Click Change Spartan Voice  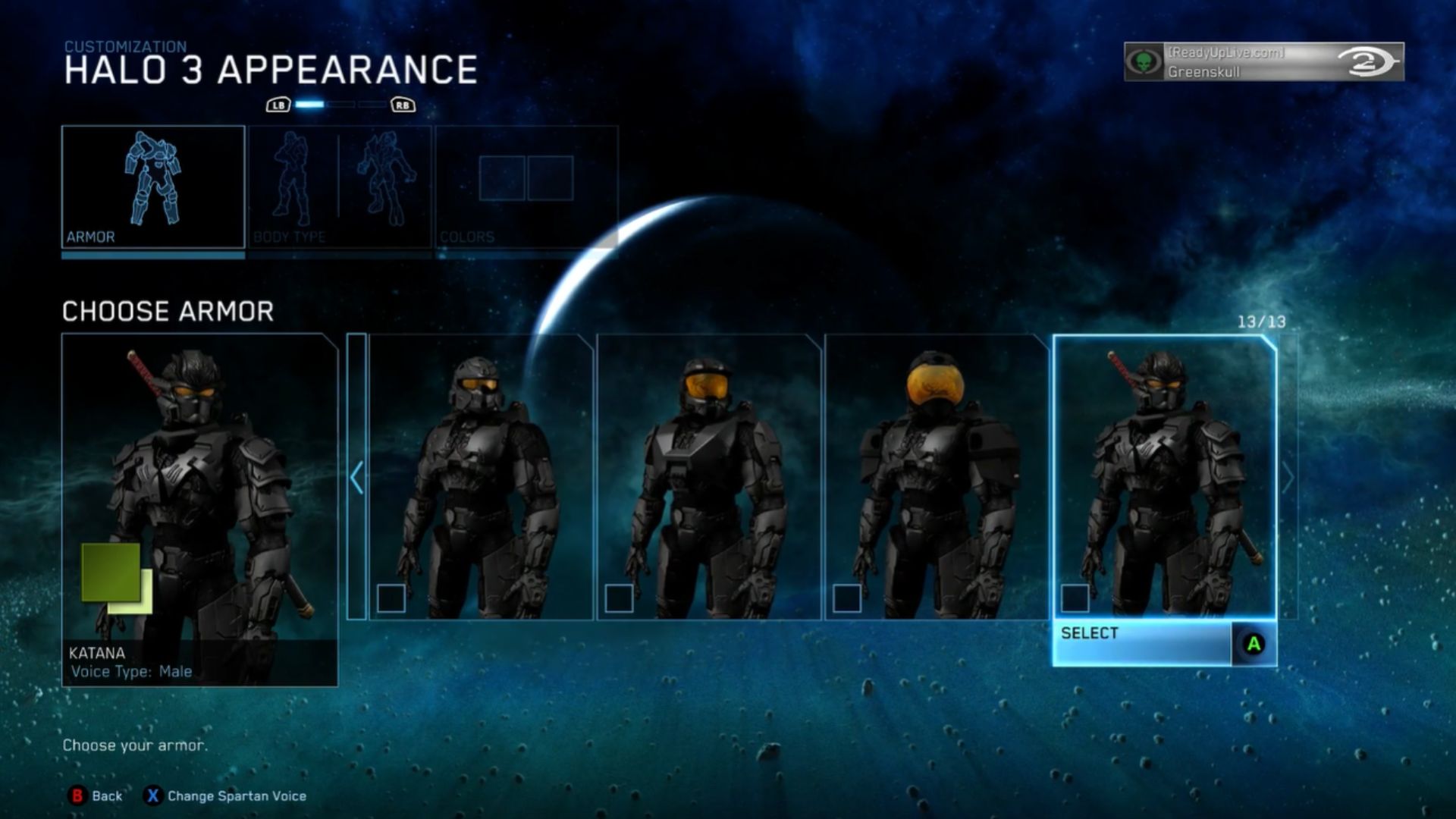(226, 795)
